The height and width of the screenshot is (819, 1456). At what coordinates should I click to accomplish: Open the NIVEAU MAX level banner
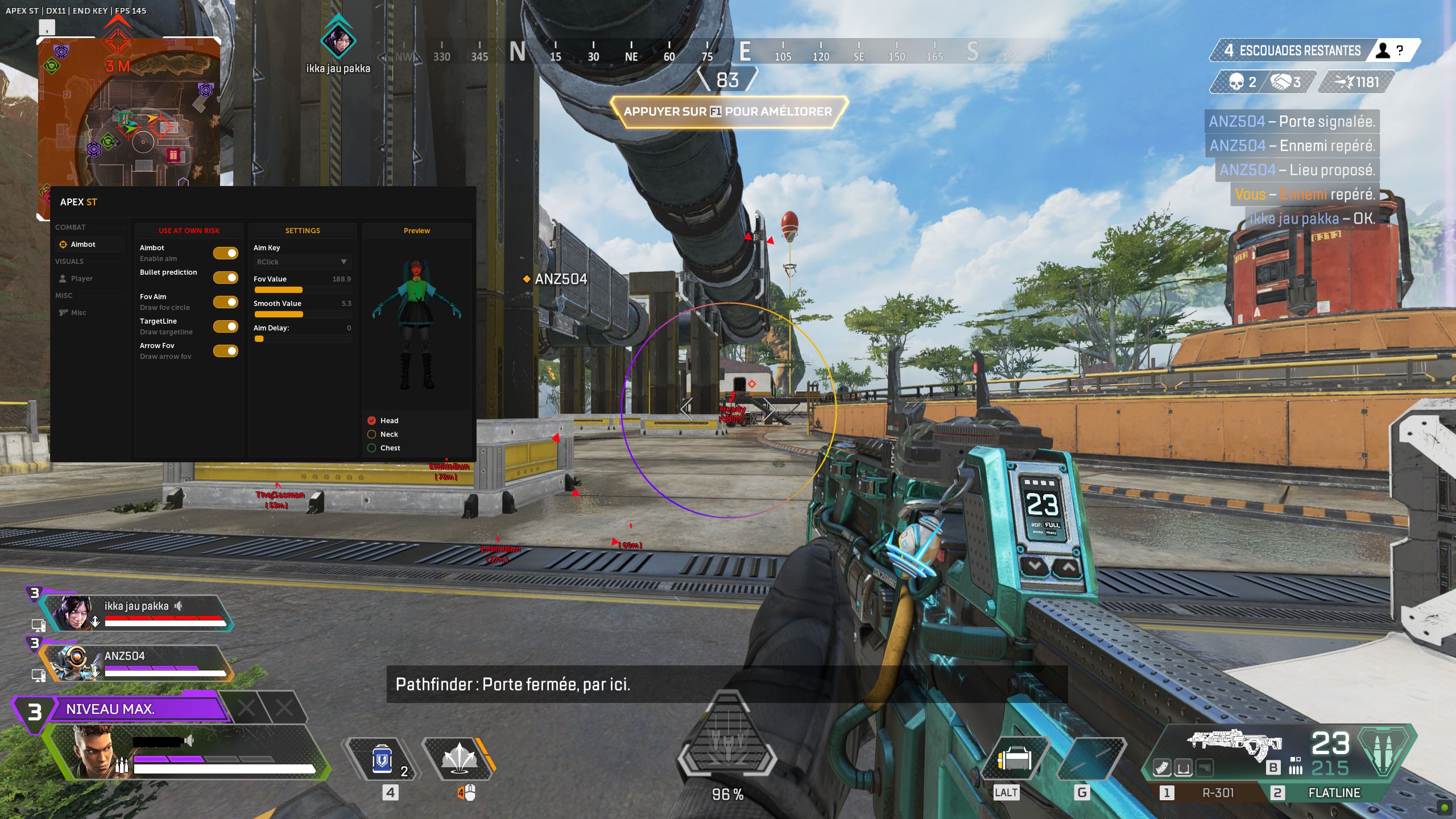coord(136,709)
